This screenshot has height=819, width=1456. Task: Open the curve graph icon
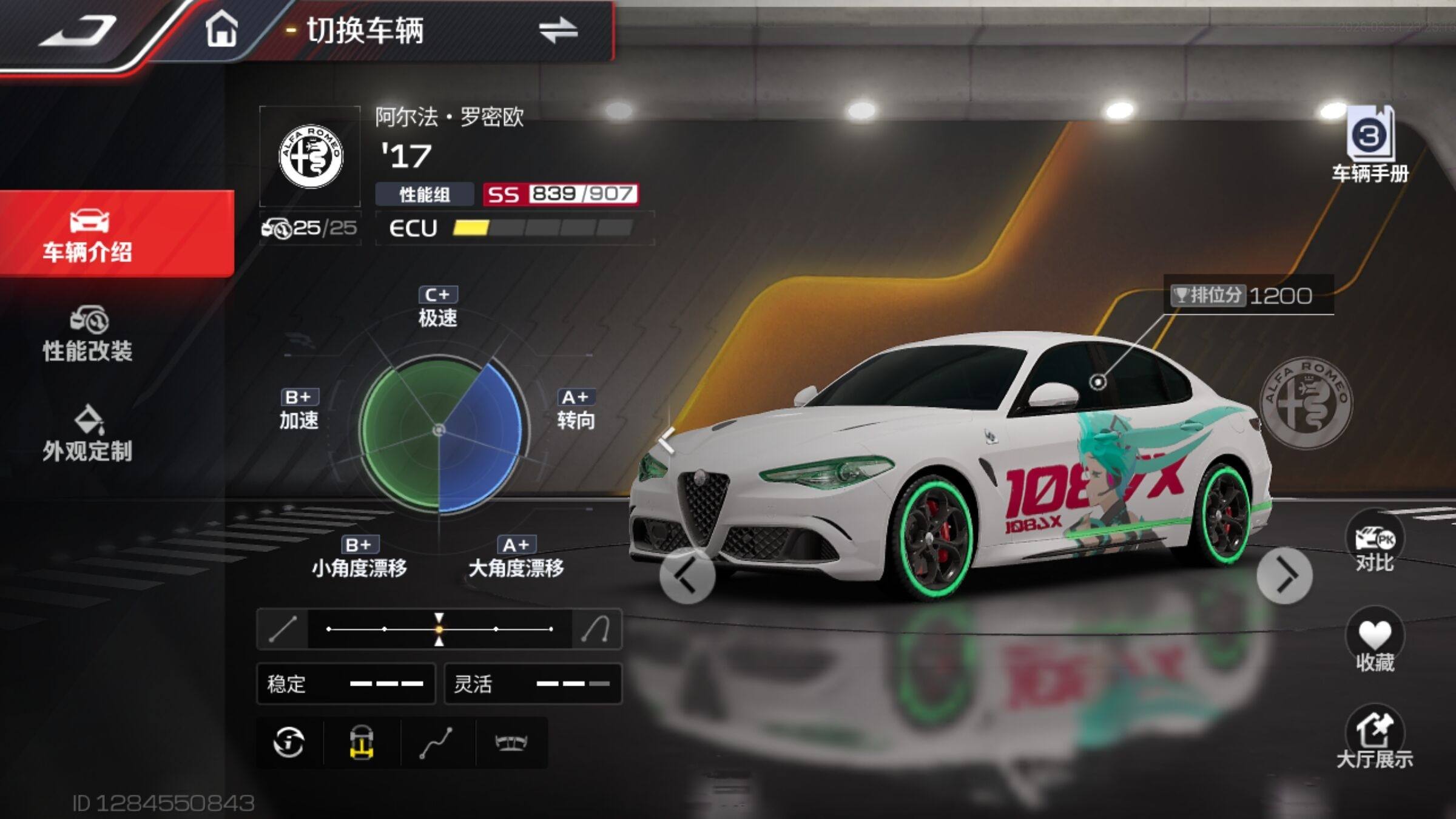click(437, 743)
